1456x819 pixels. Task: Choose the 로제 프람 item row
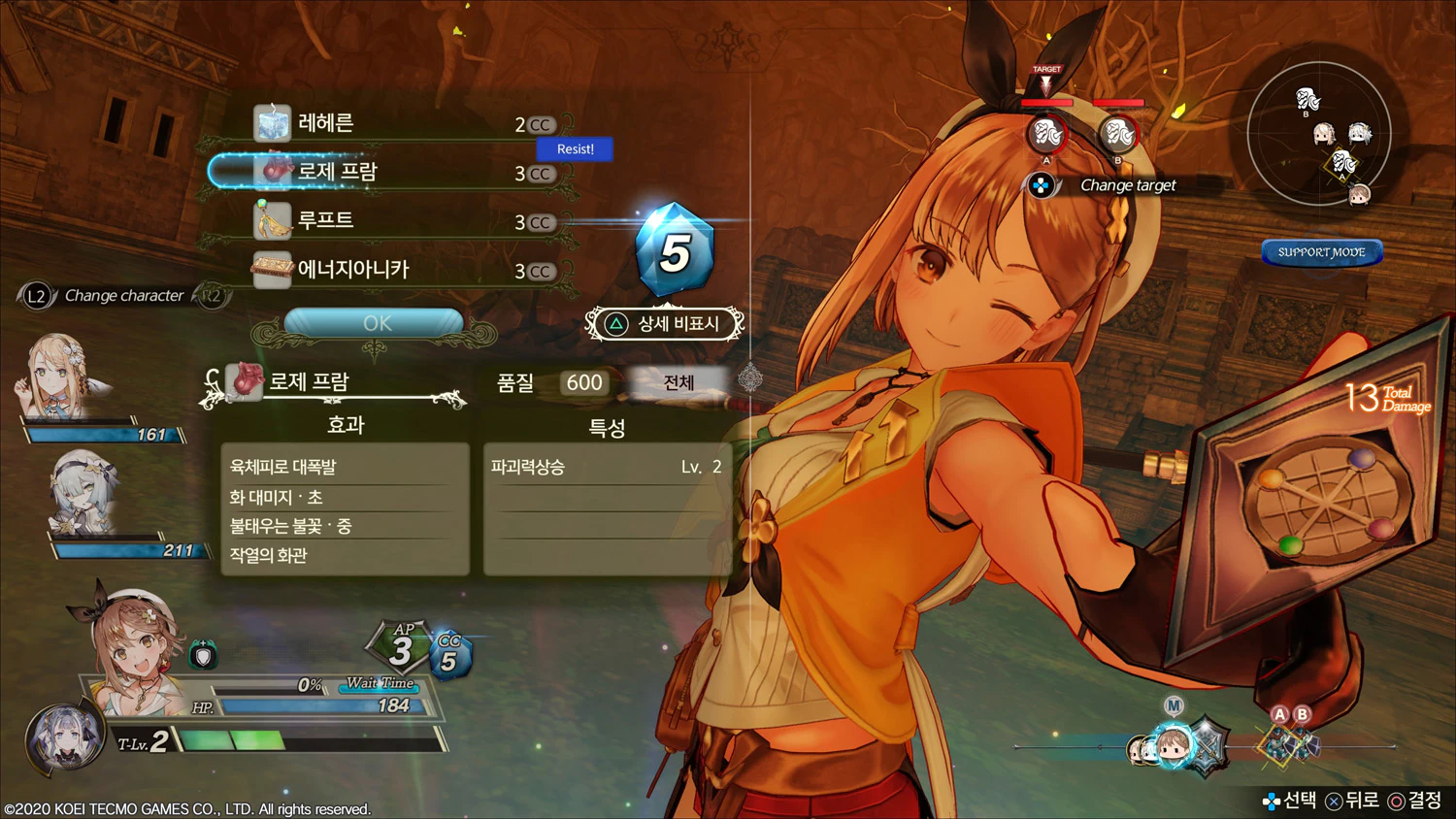(388, 173)
